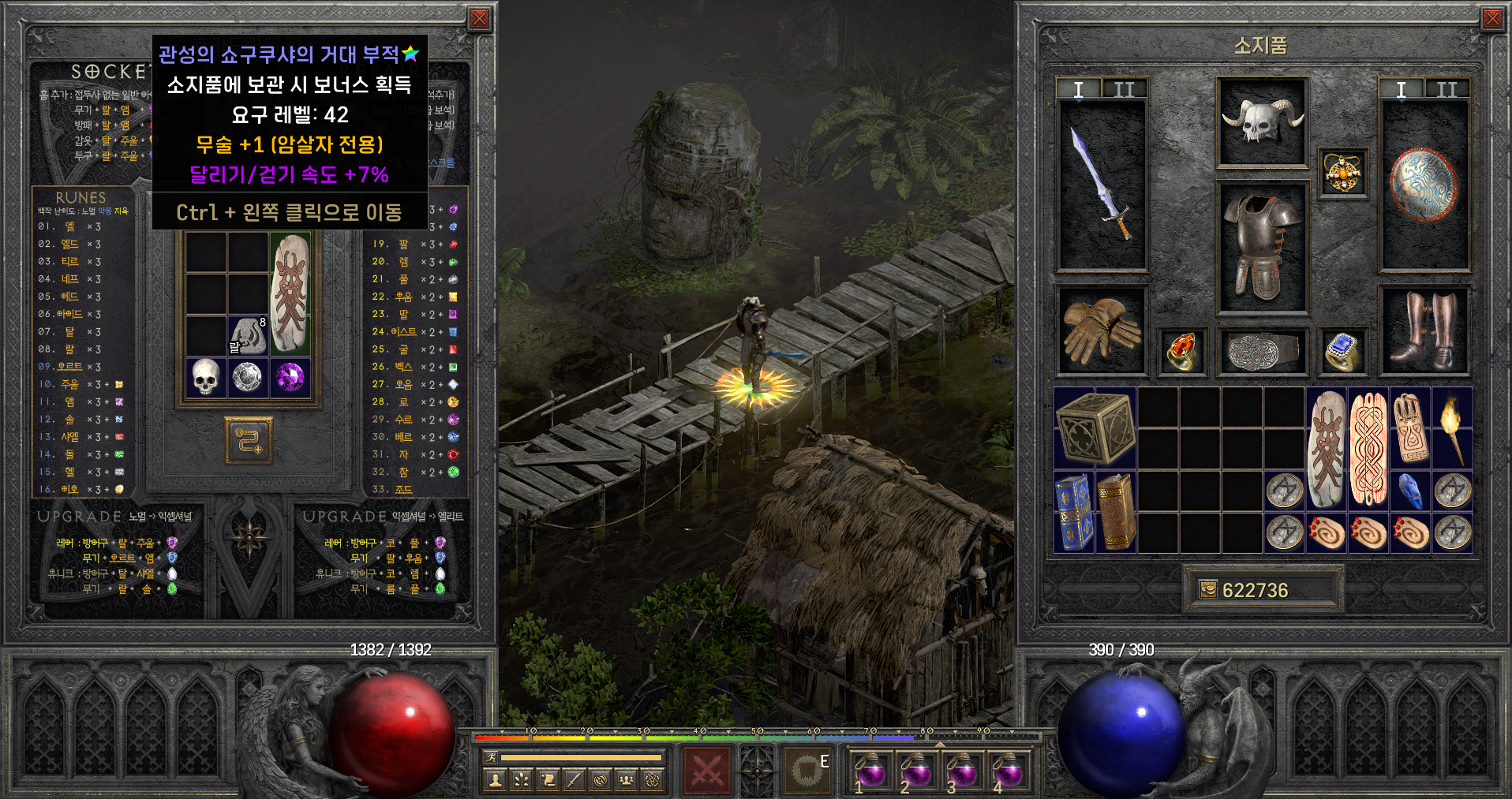
Task: Select the equipped boots slot
Action: pos(1424,330)
